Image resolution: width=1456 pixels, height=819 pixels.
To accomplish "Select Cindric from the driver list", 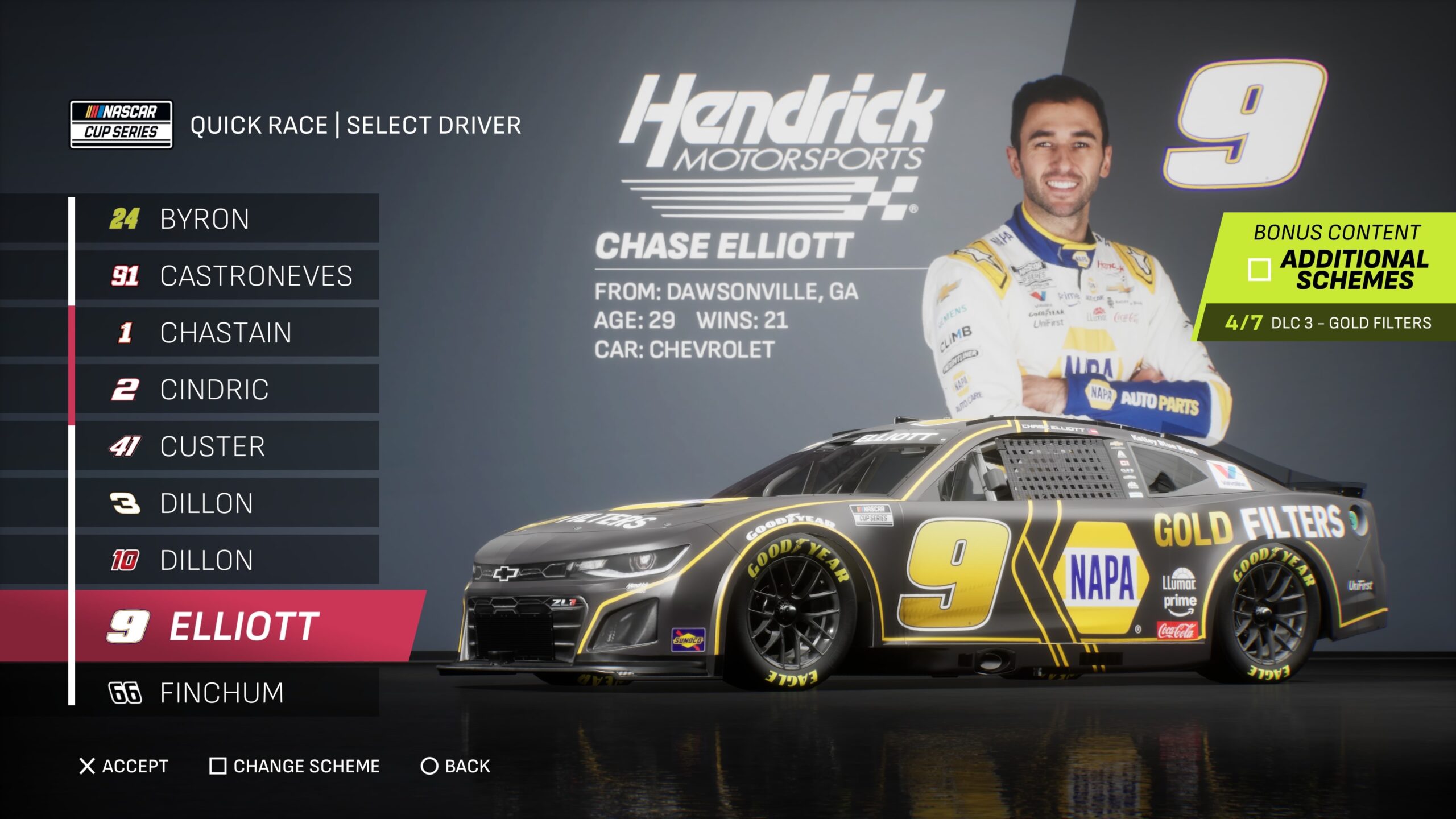I will [226, 390].
